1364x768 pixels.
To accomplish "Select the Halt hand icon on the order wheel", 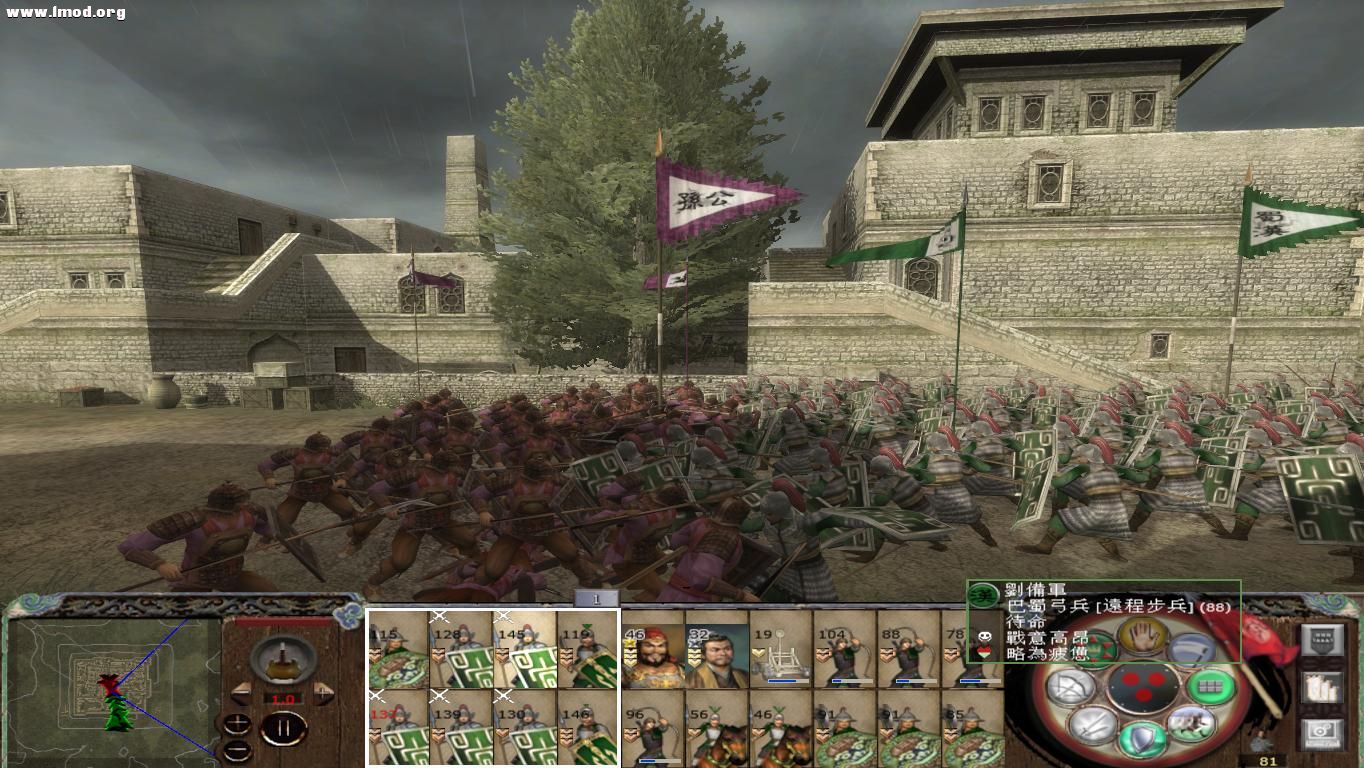I will tap(1141, 639).
